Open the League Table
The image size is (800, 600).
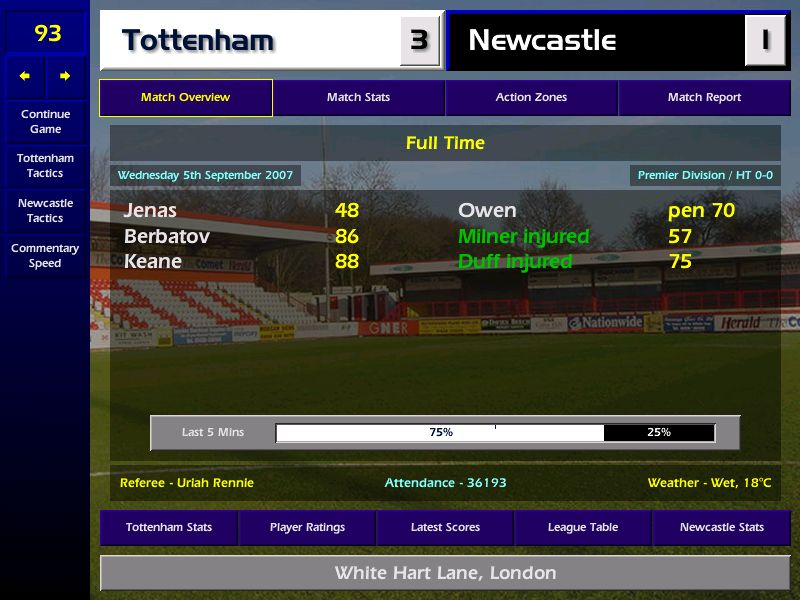(583, 528)
